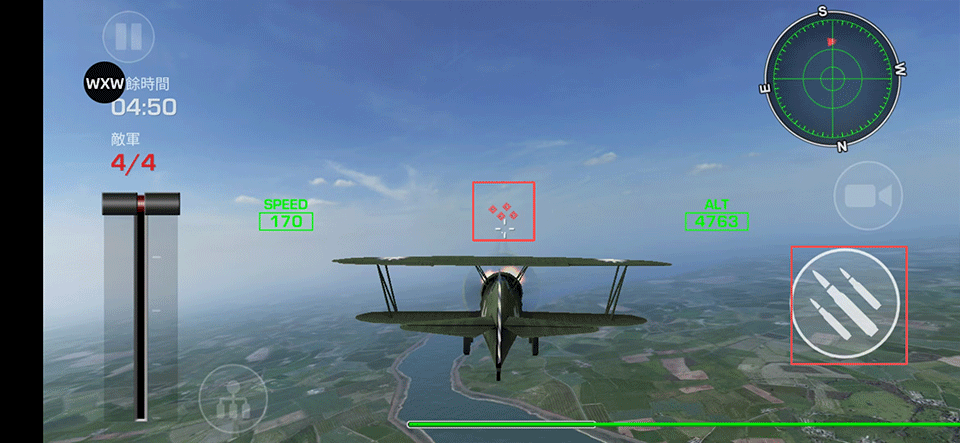
Task: Pause the game with the pause button
Action: pos(129,38)
